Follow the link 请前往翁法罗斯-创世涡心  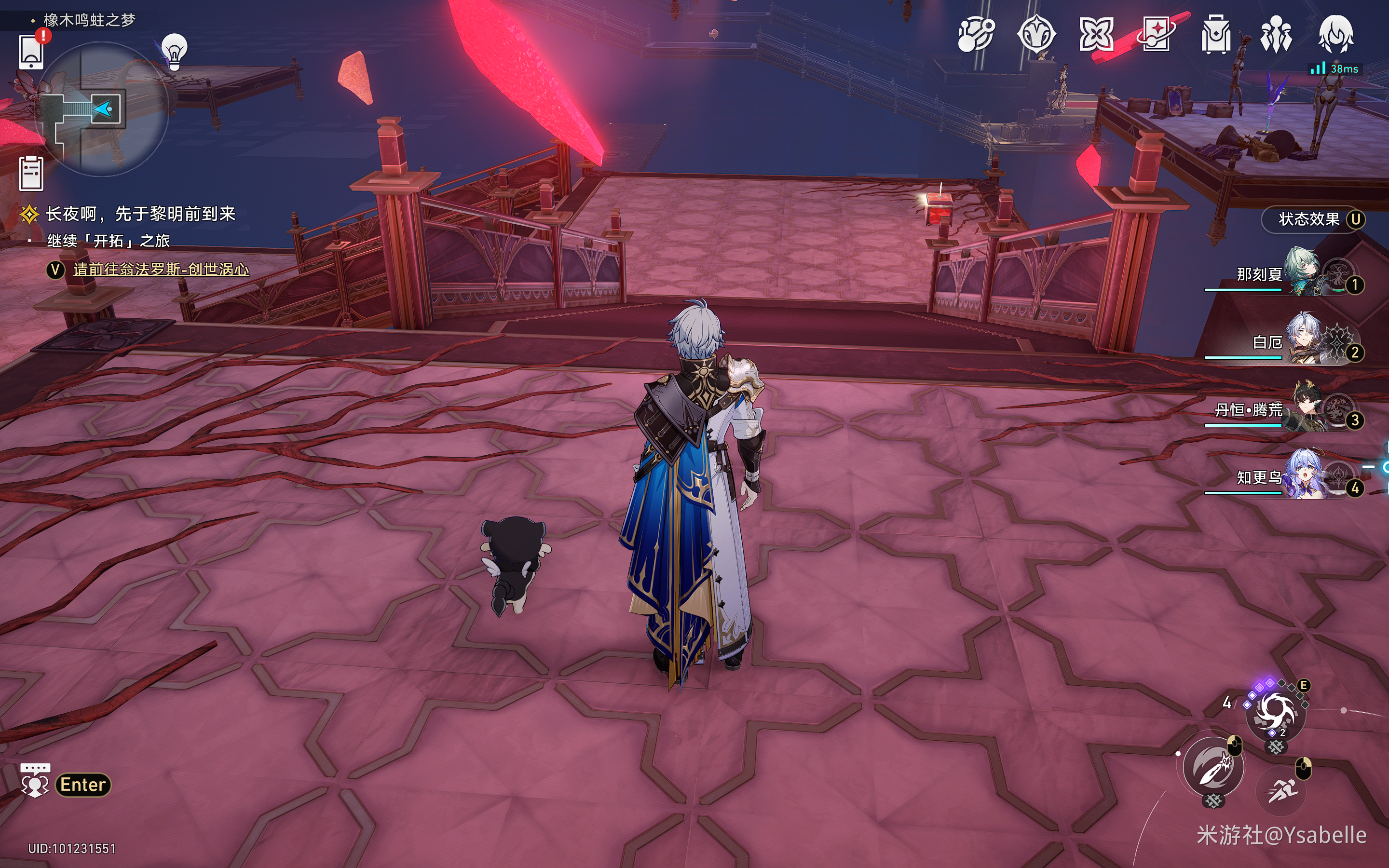coord(161,269)
